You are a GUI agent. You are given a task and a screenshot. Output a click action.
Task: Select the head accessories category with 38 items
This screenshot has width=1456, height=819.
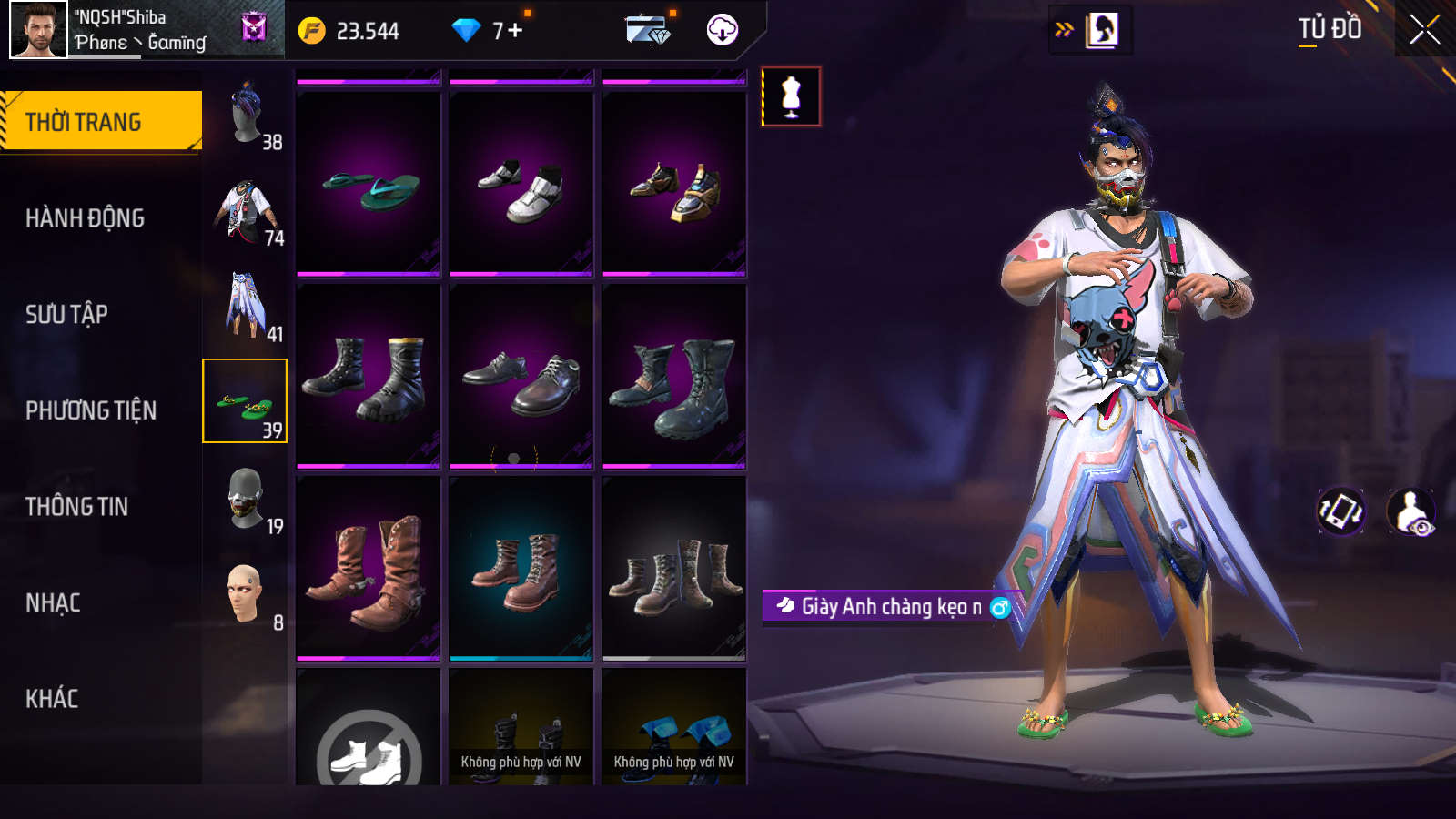pyautogui.click(x=246, y=114)
